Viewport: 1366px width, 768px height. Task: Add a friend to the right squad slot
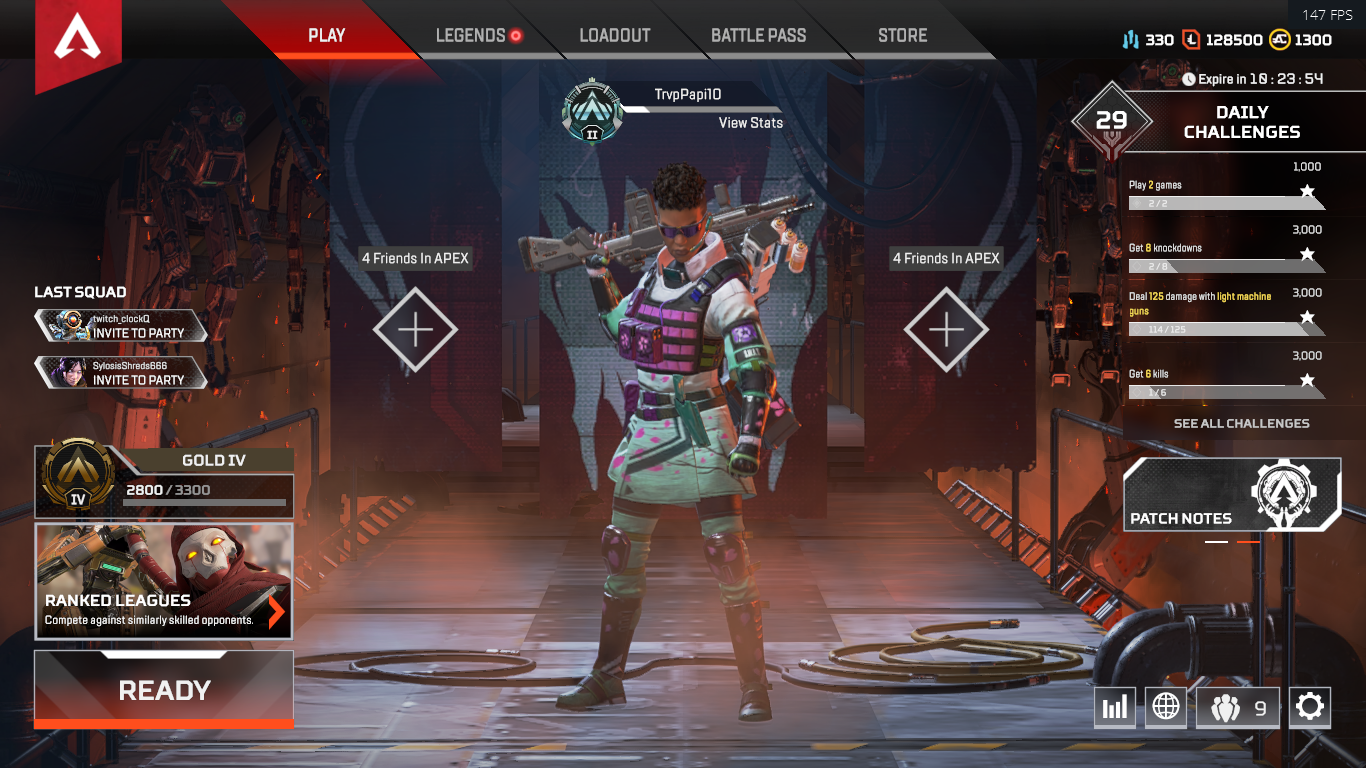946,329
